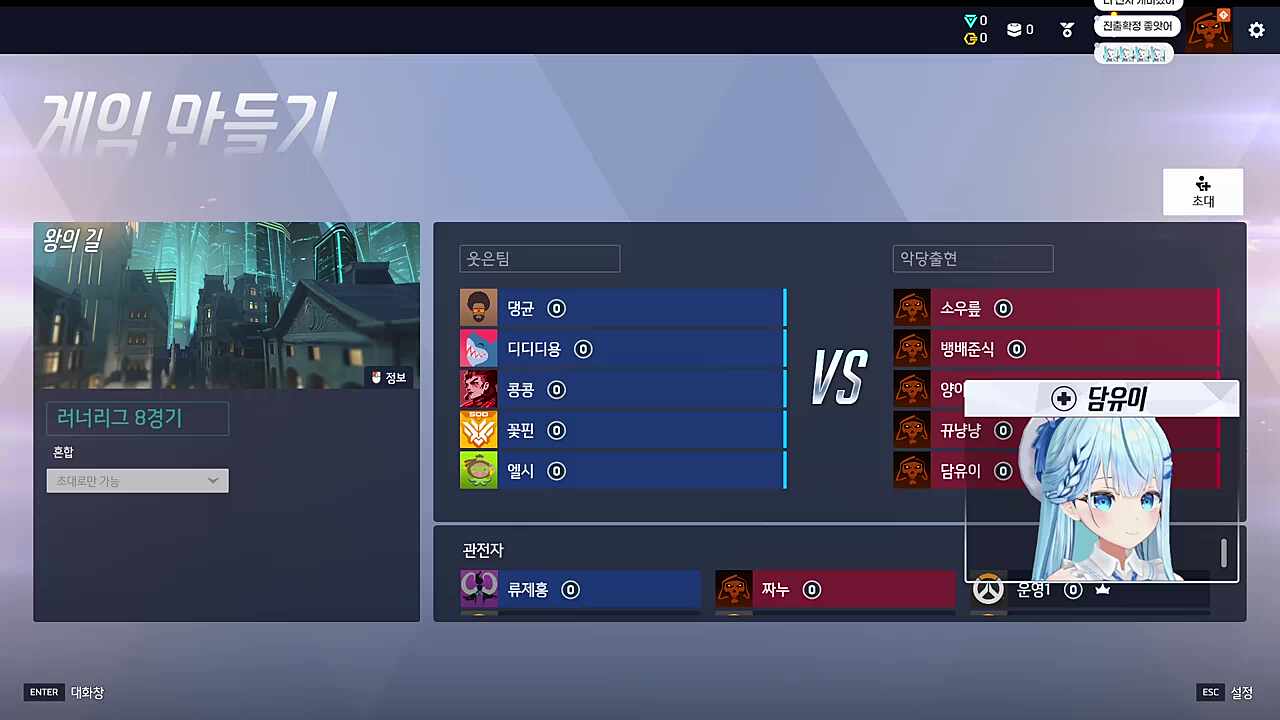1280x720 pixels.
Task: Click the plus icon beside 담유이 popup
Action: point(1063,399)
